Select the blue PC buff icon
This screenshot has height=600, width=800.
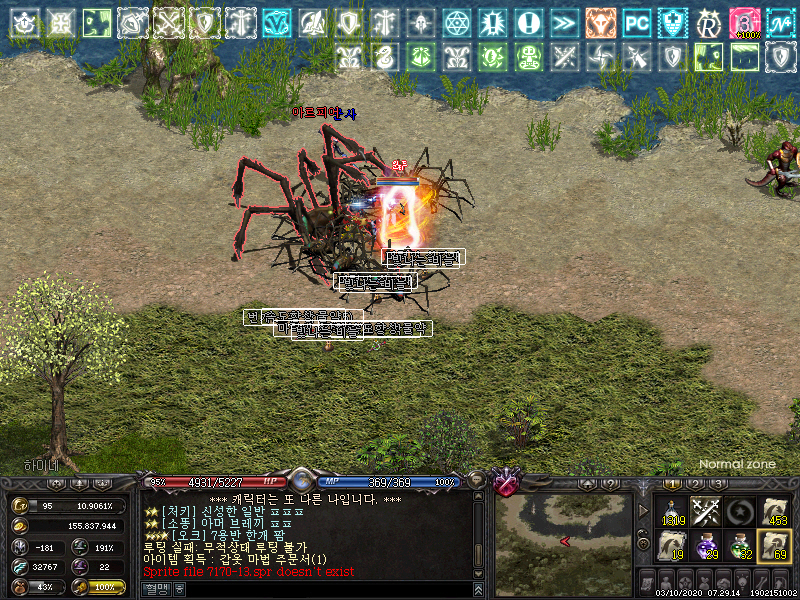click(636, 21)
